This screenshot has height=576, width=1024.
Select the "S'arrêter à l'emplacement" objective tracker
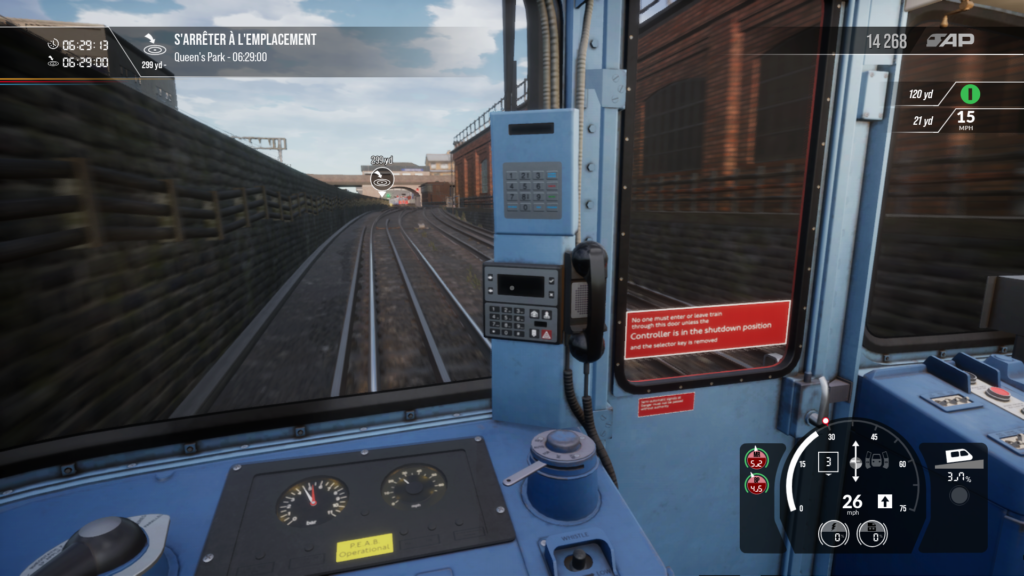[244, 40]
